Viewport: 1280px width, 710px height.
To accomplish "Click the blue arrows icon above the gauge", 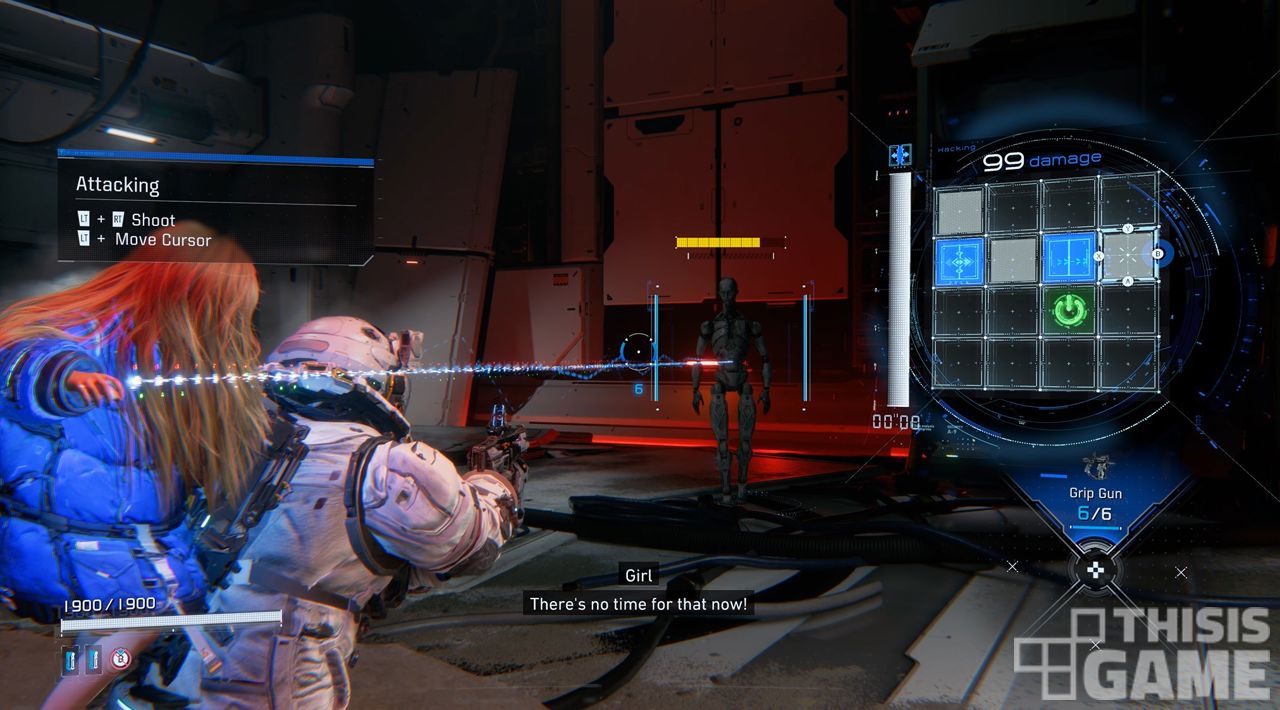I will [x=900, y=155].
